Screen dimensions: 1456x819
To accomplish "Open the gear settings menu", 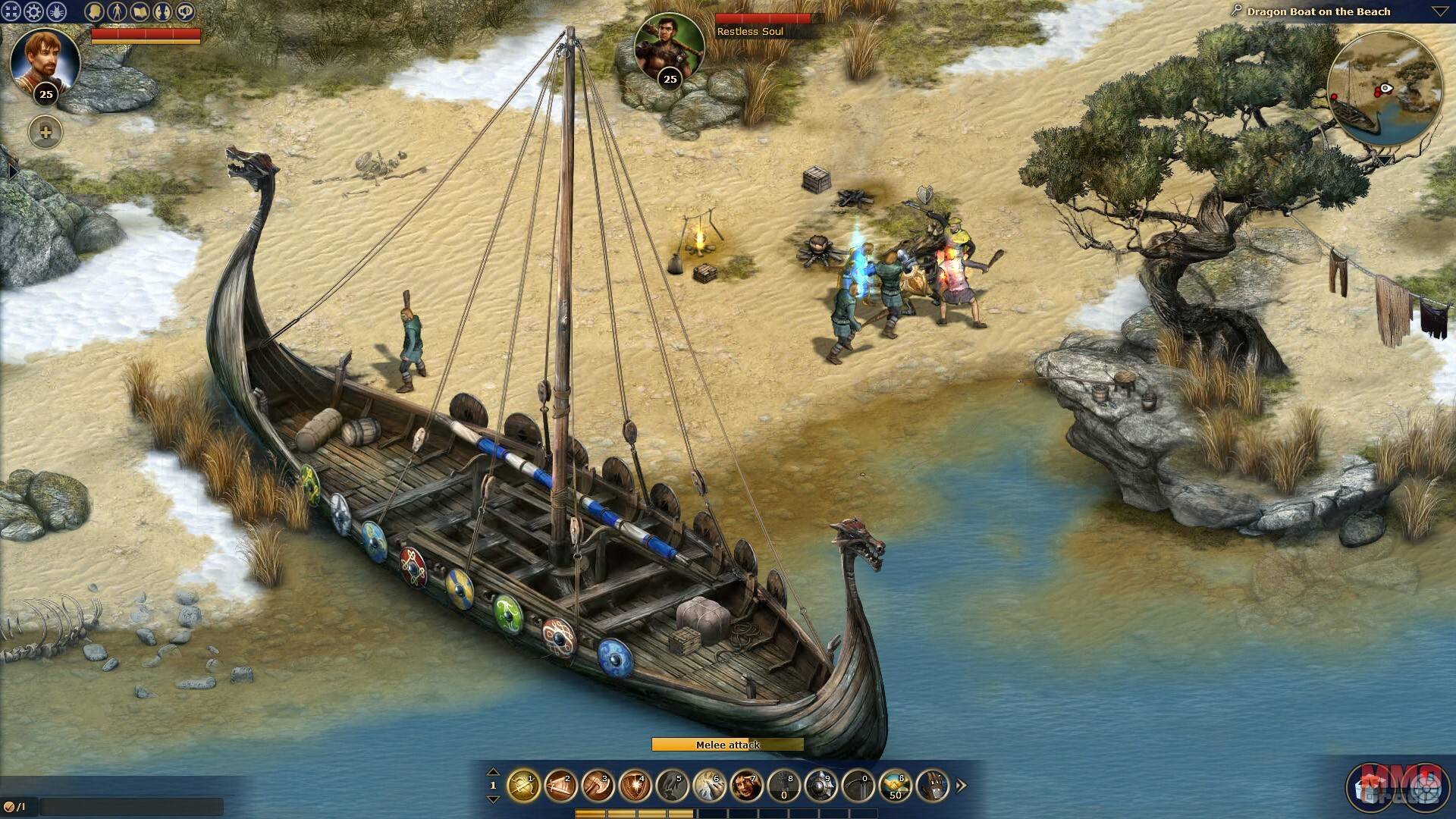I will tap(34, 11).
